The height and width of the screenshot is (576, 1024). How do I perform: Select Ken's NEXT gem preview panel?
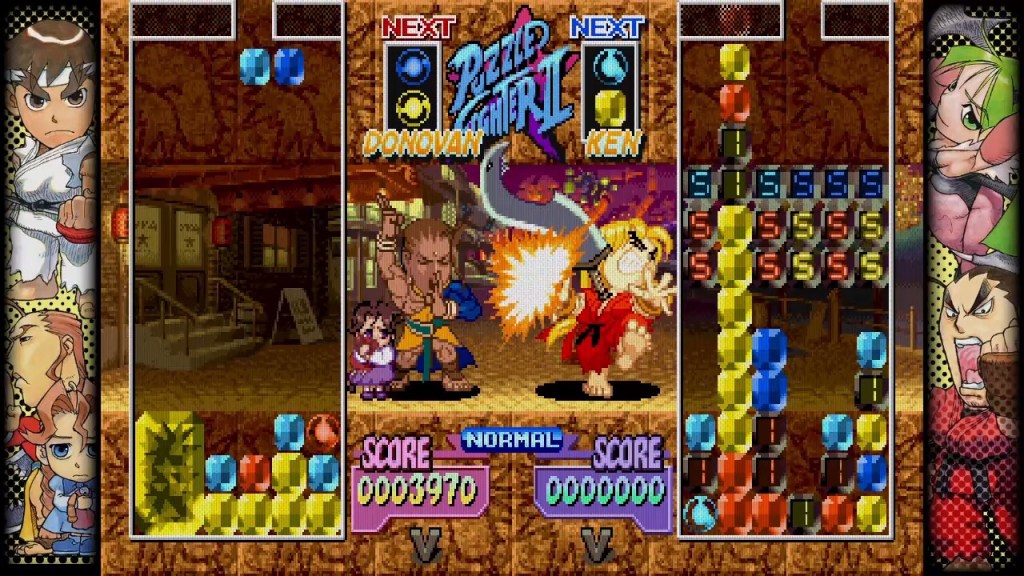[x=610, y=87]
